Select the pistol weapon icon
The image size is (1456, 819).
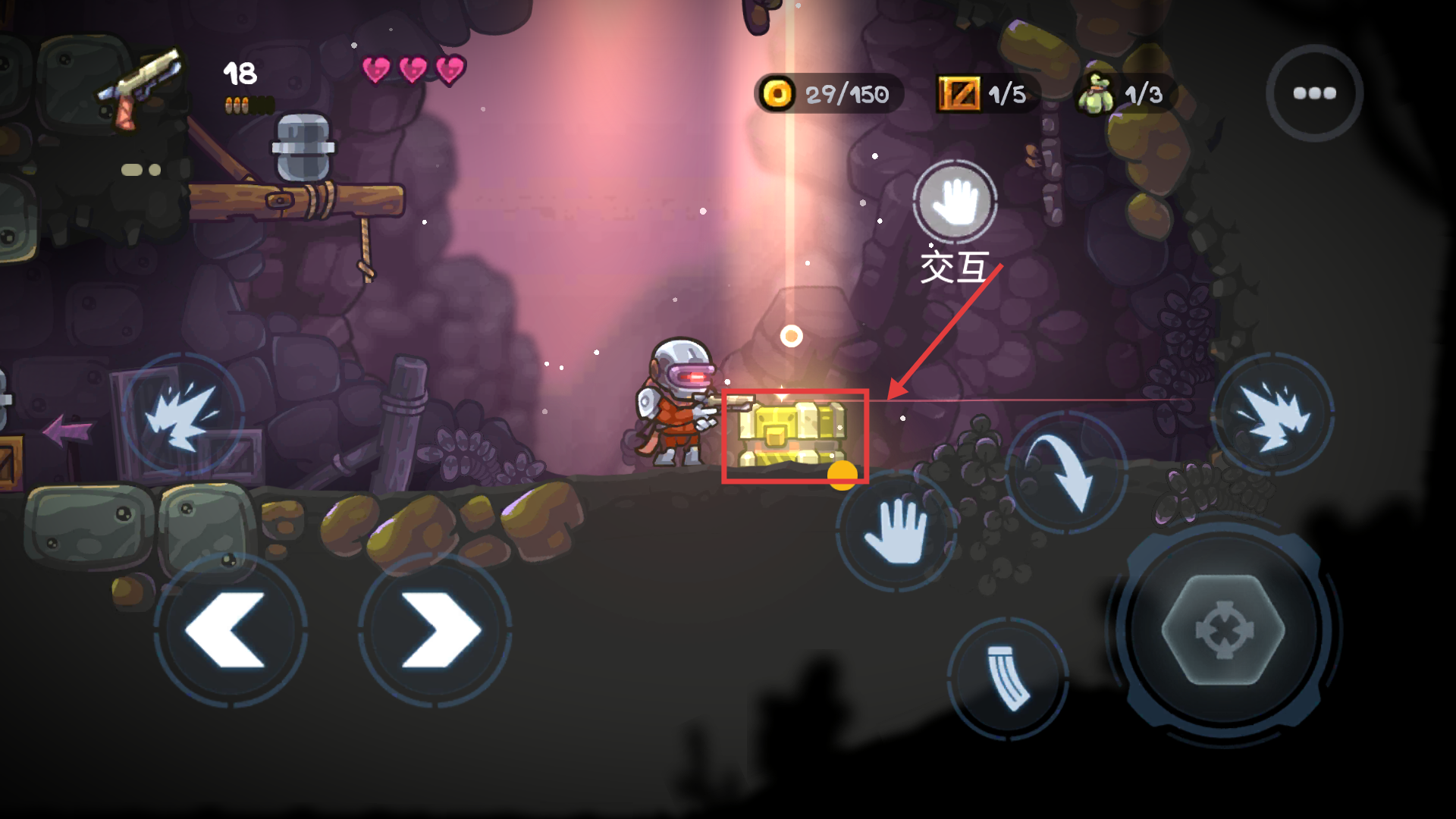coord(142,87)
